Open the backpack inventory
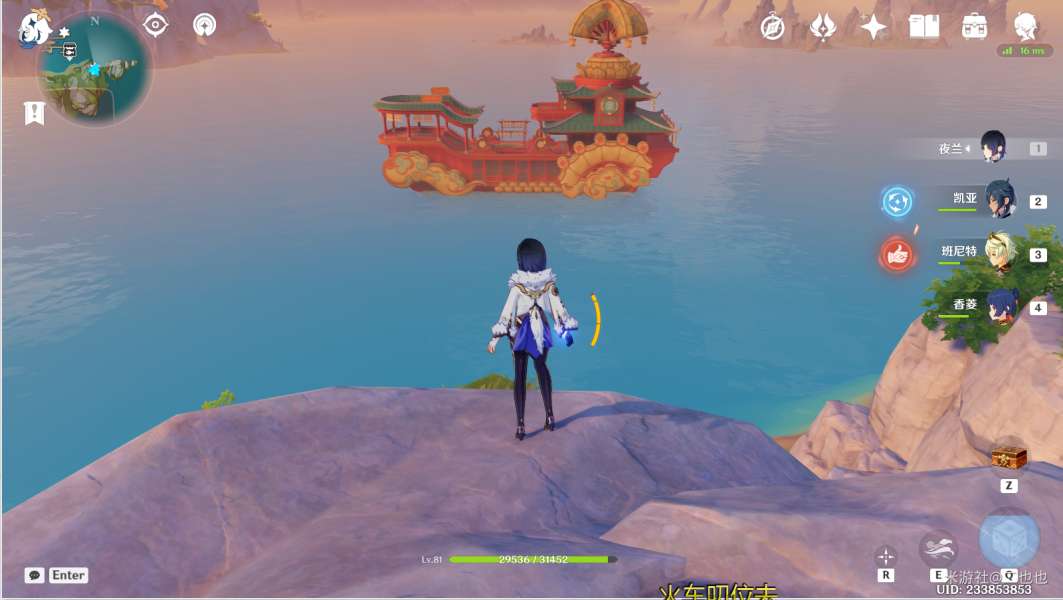This screenshot has width=1063, height=600. [x=975, y=27]
